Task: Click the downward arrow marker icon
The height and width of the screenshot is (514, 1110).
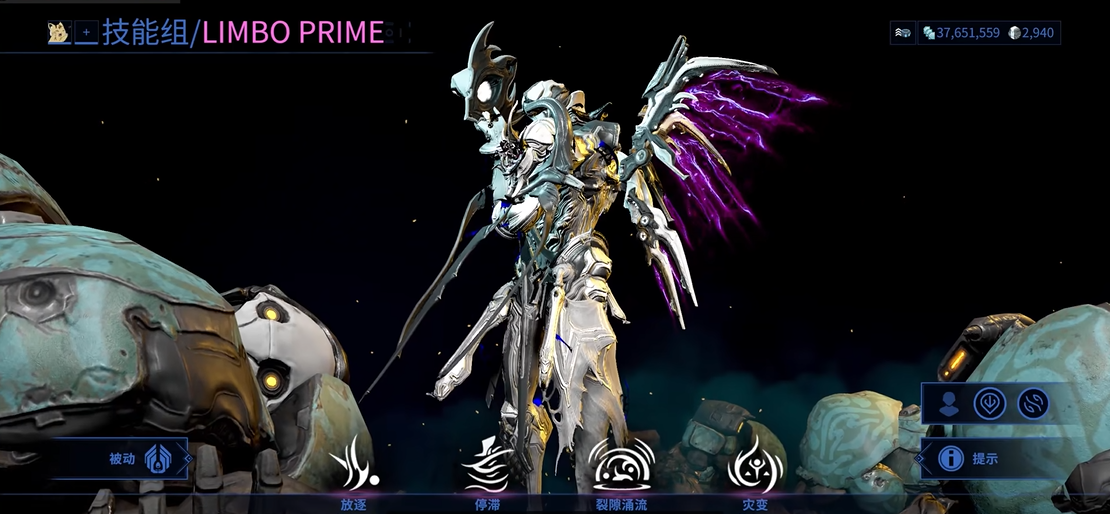Action: [990, 403]
